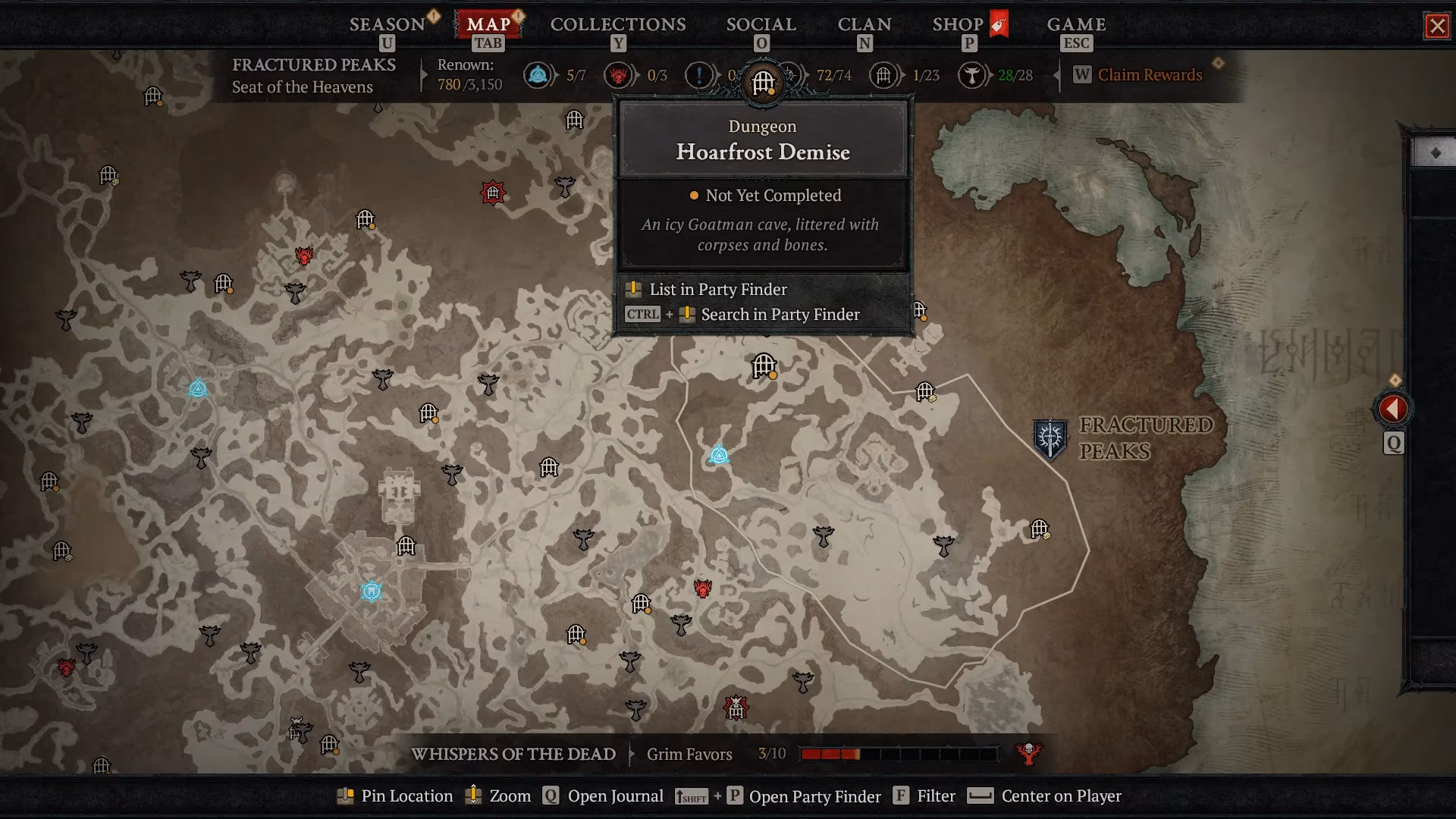
Task: Open Journal from the bottom bar
Action: 614,796
